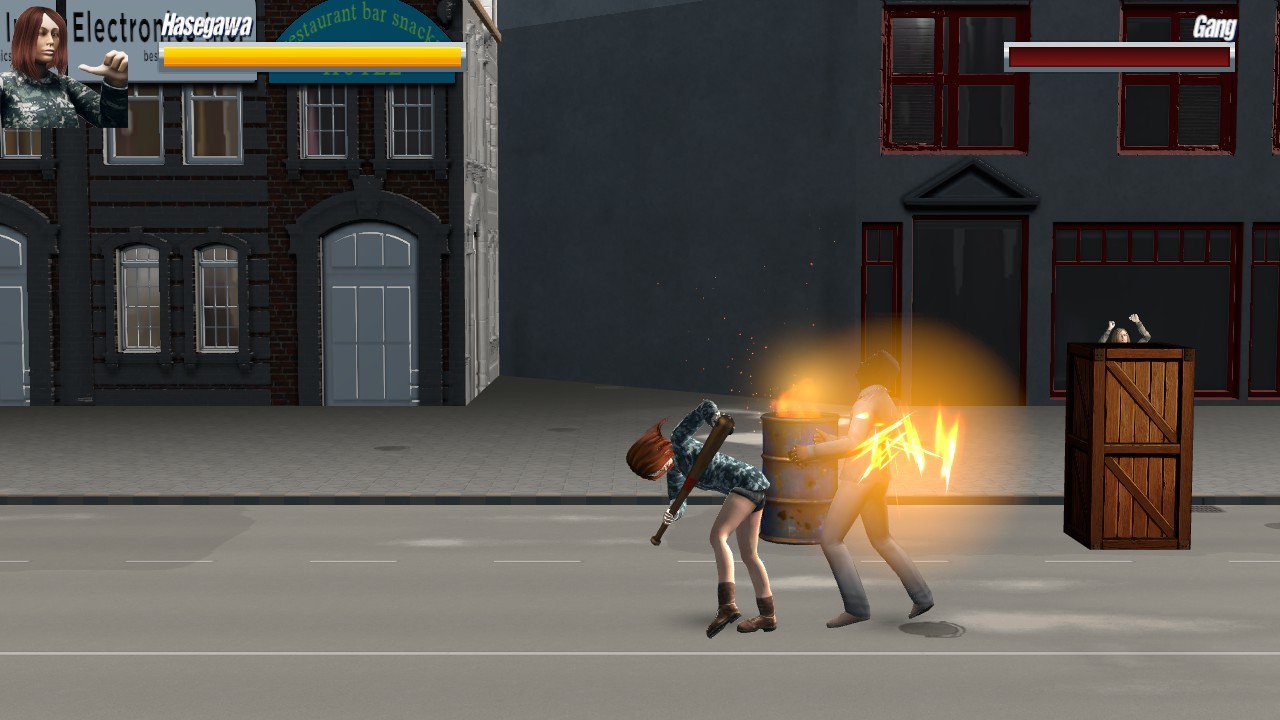Click Hasegawa's yellow health bar
1280x720 pixels.
[310, 57]
